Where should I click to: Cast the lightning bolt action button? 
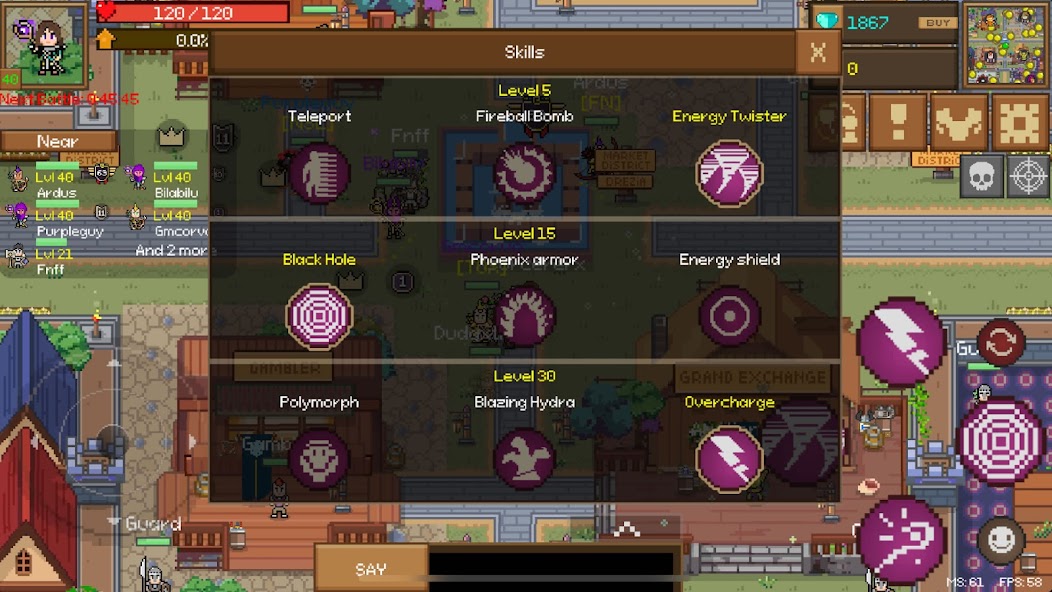(x=900, y=341)
